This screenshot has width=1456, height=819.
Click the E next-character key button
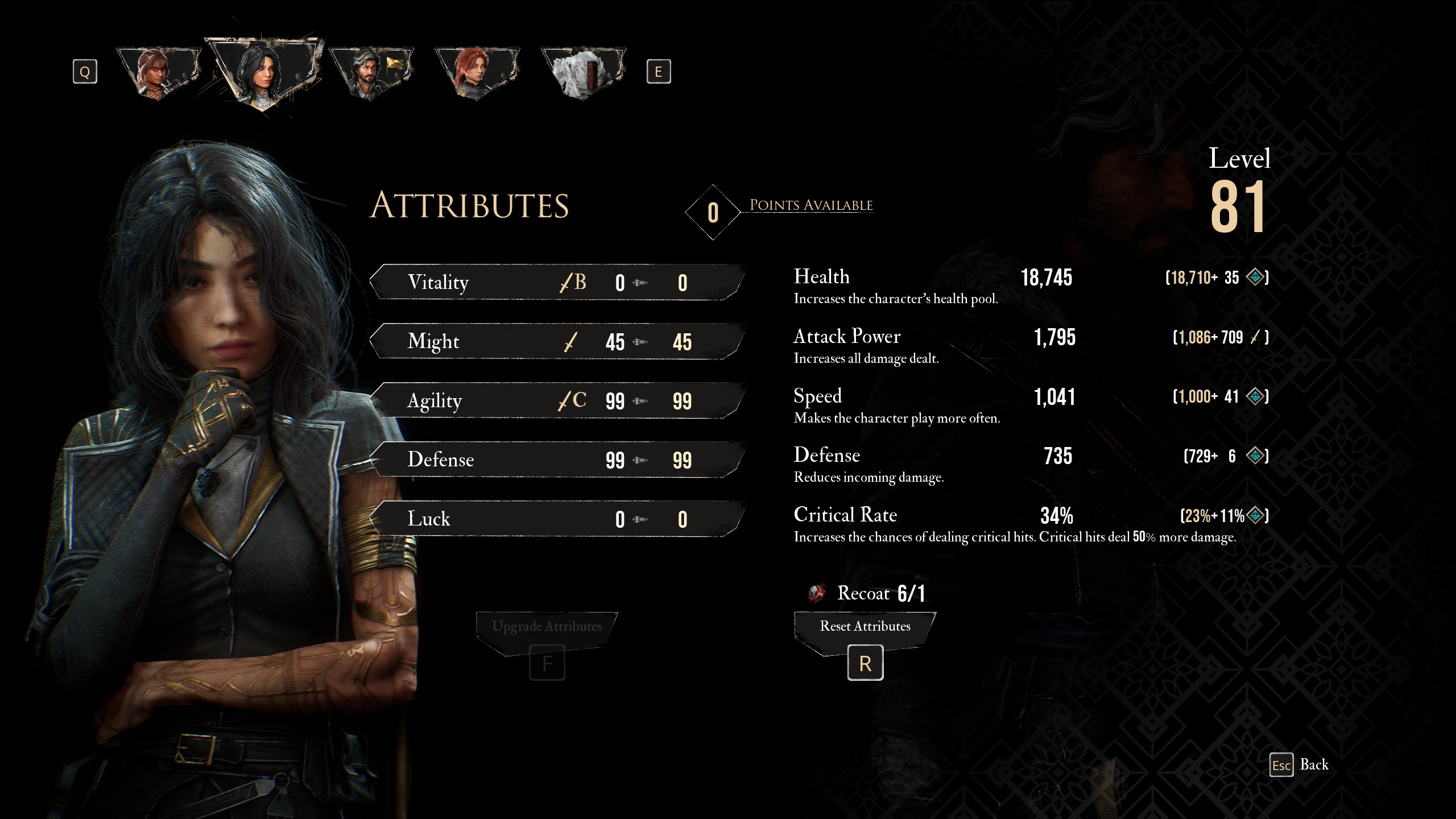tap(660, 71)
